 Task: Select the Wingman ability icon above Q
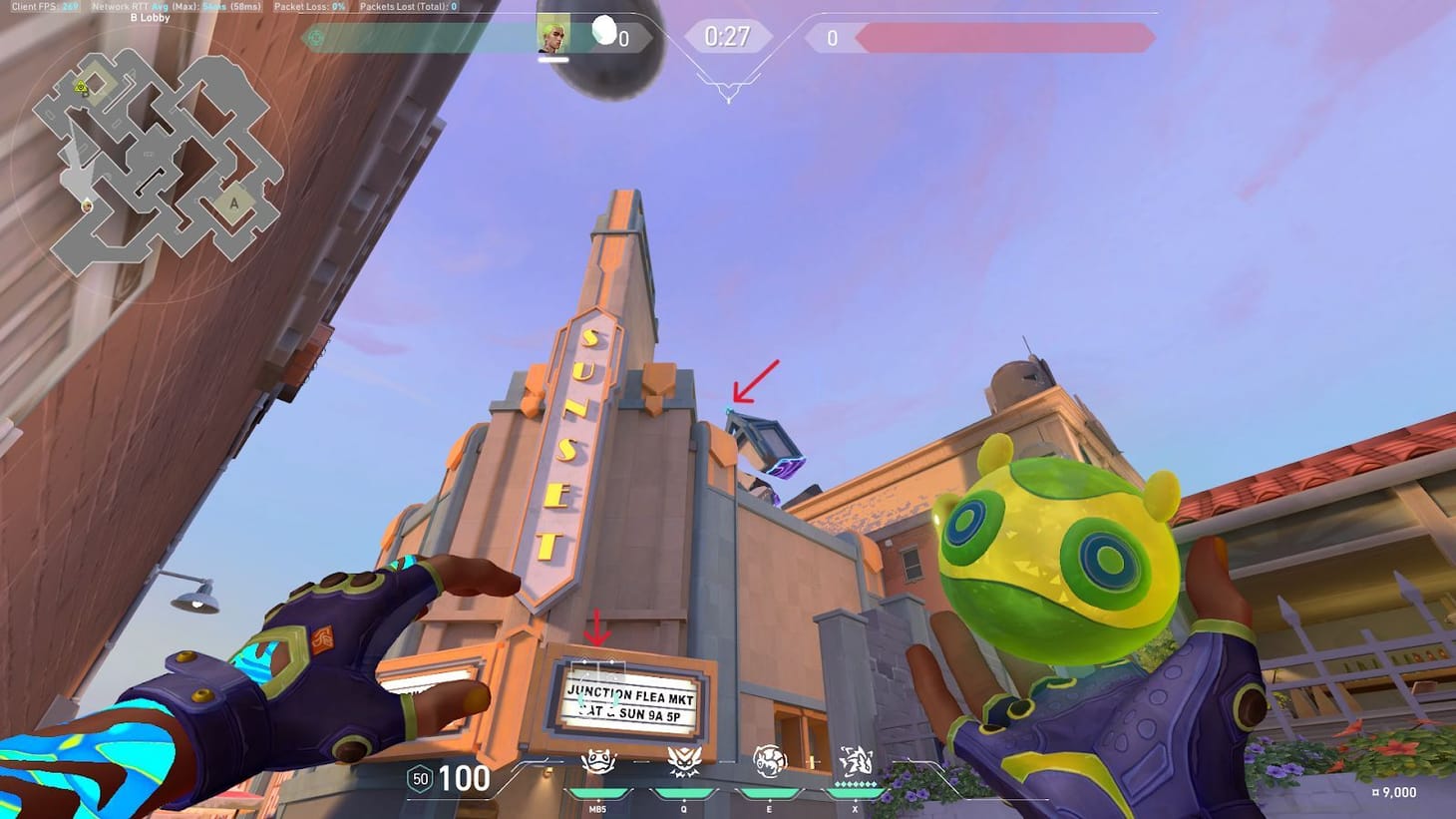tap(683, 762)
